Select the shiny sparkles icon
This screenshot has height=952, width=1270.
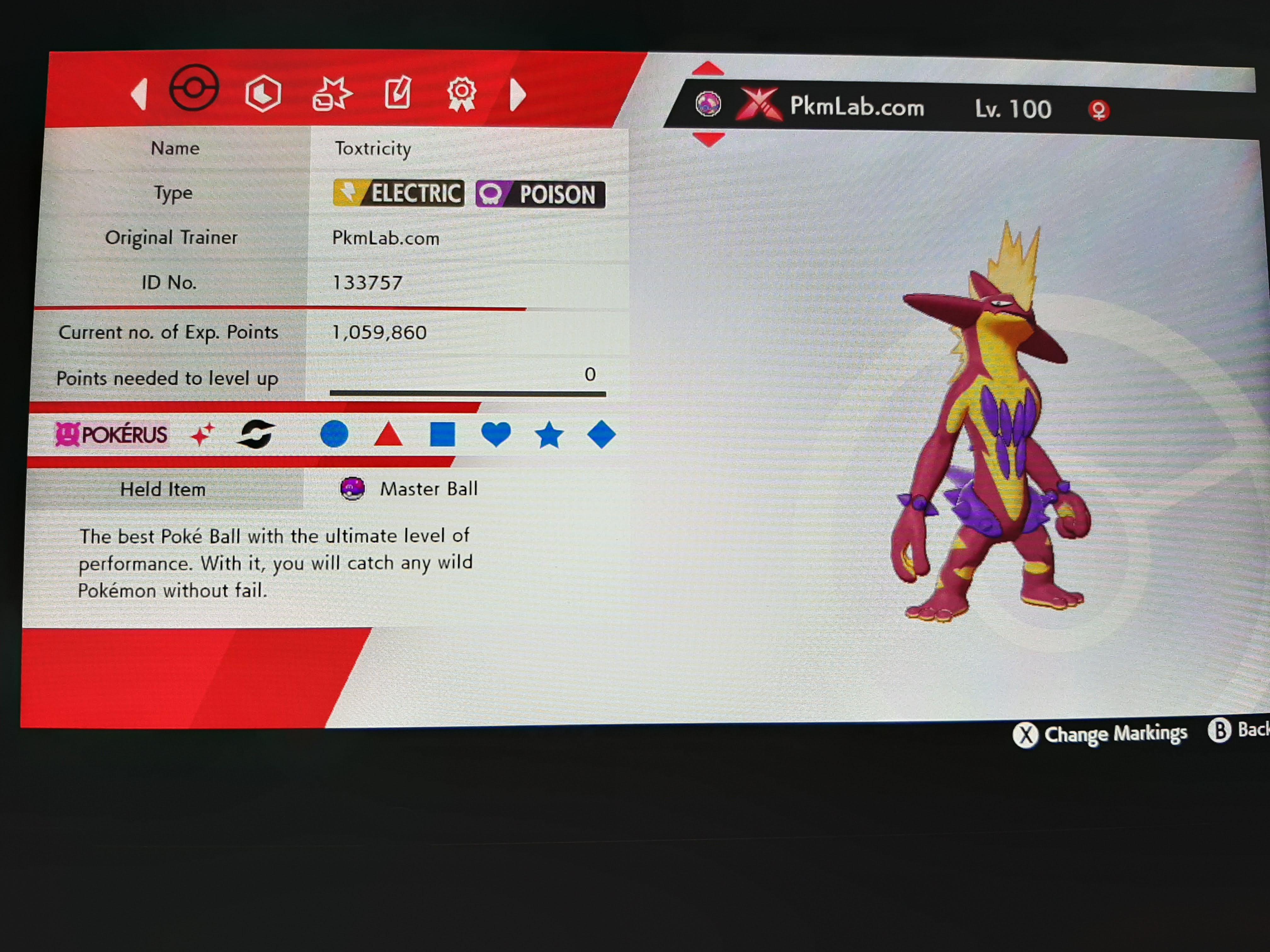(x=202, y=434)
